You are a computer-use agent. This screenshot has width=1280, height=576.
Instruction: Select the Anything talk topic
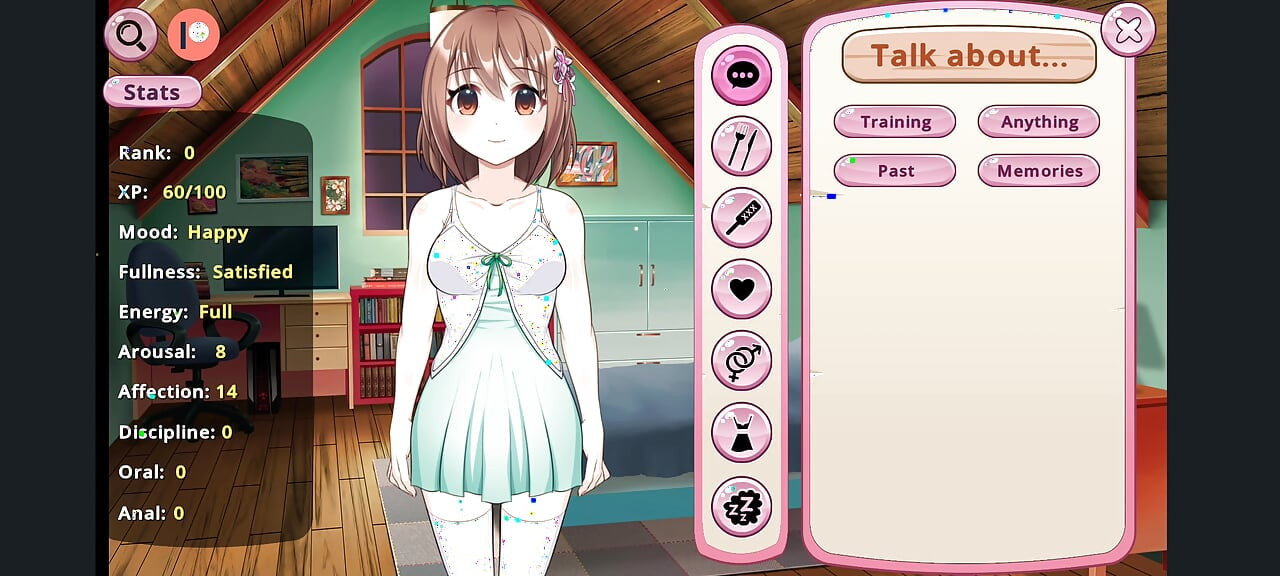coord(1039,122)
